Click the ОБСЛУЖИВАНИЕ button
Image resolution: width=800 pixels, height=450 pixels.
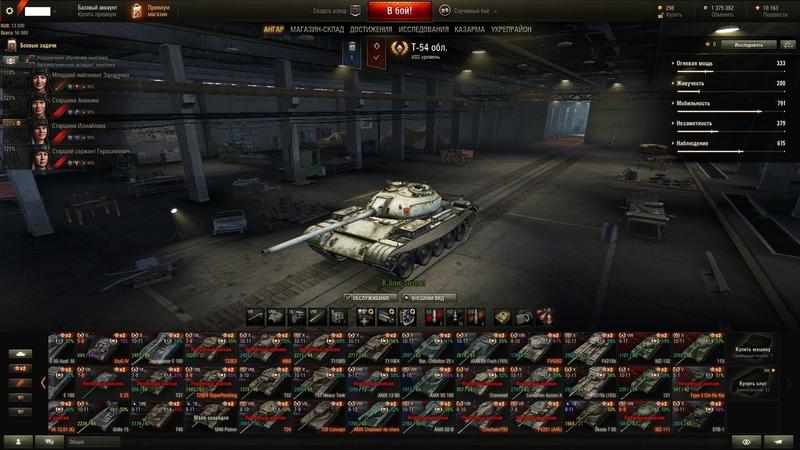[370, 297]
